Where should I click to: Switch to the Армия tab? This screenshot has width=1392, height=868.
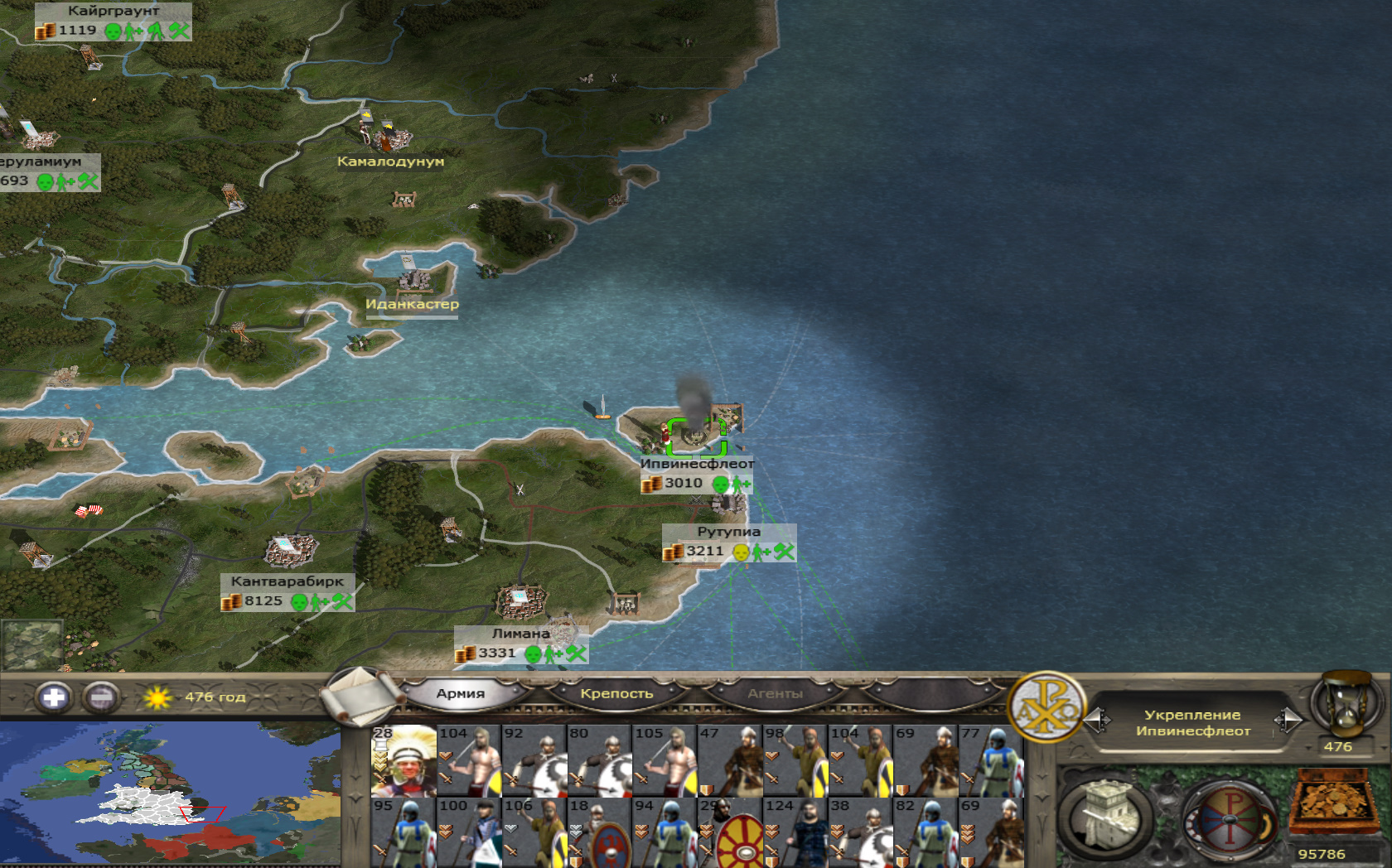[461, 694]
